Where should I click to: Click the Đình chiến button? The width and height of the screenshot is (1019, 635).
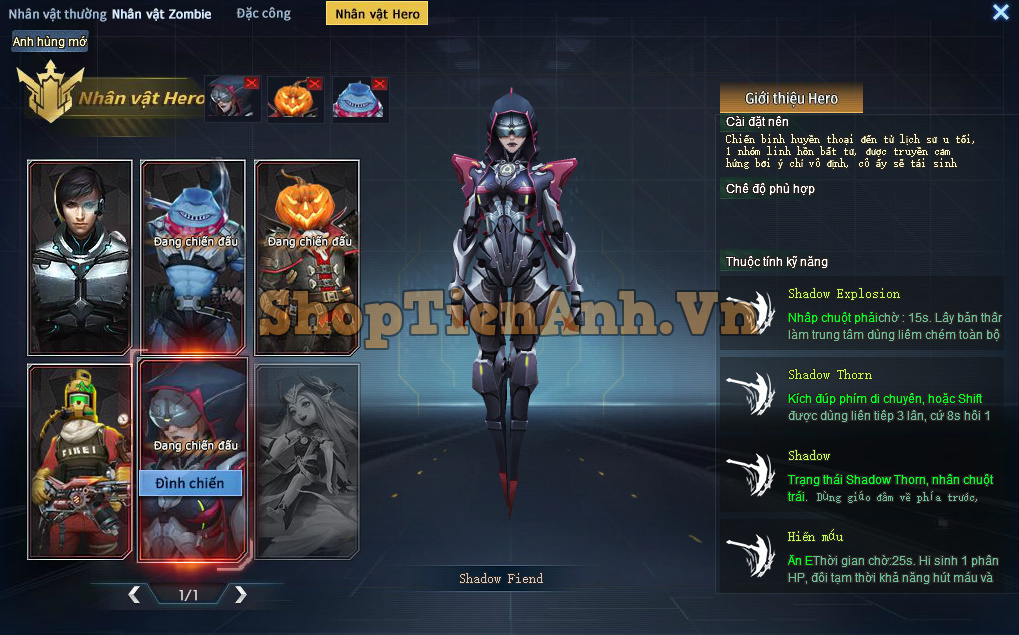[190, 483]
